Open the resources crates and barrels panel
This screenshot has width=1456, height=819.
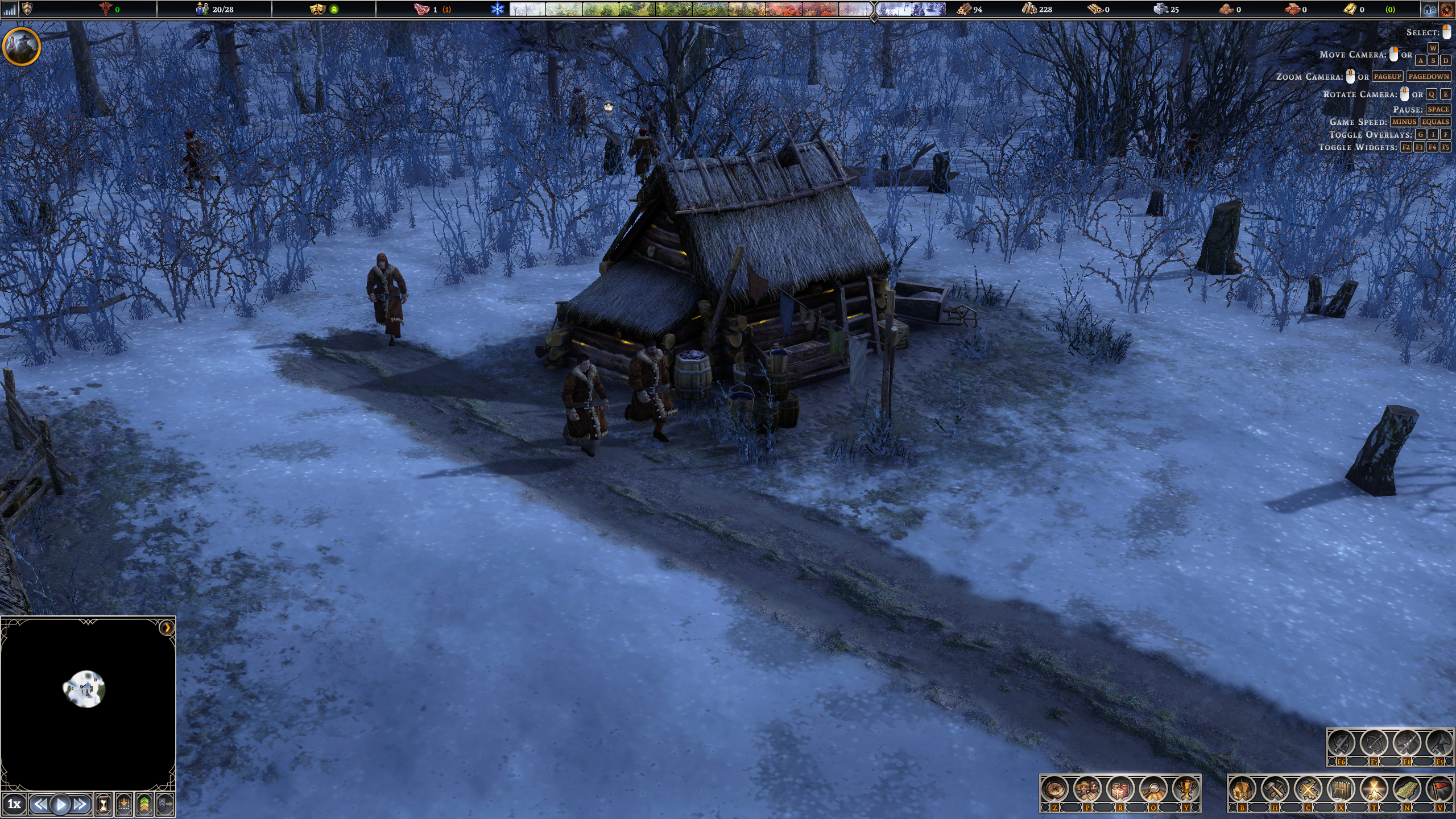tap(1120, 789)
